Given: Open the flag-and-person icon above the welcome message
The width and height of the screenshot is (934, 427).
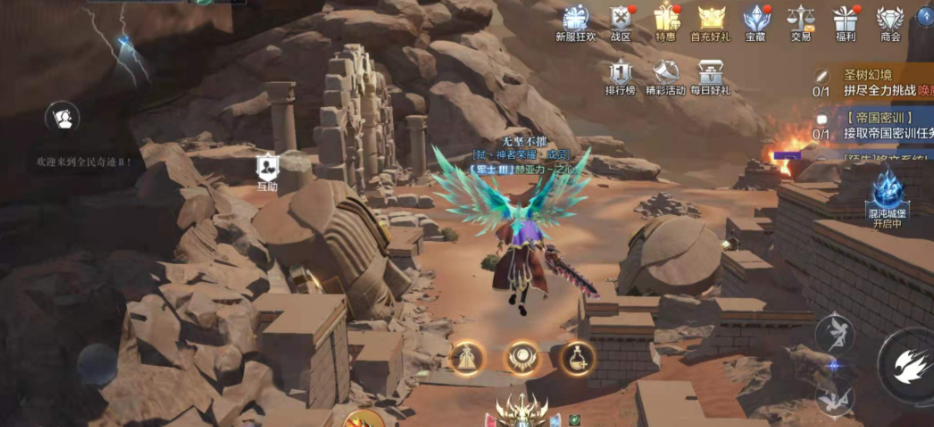Looking at the screenshot, I should pyautogui.click(x=62, y=118).
